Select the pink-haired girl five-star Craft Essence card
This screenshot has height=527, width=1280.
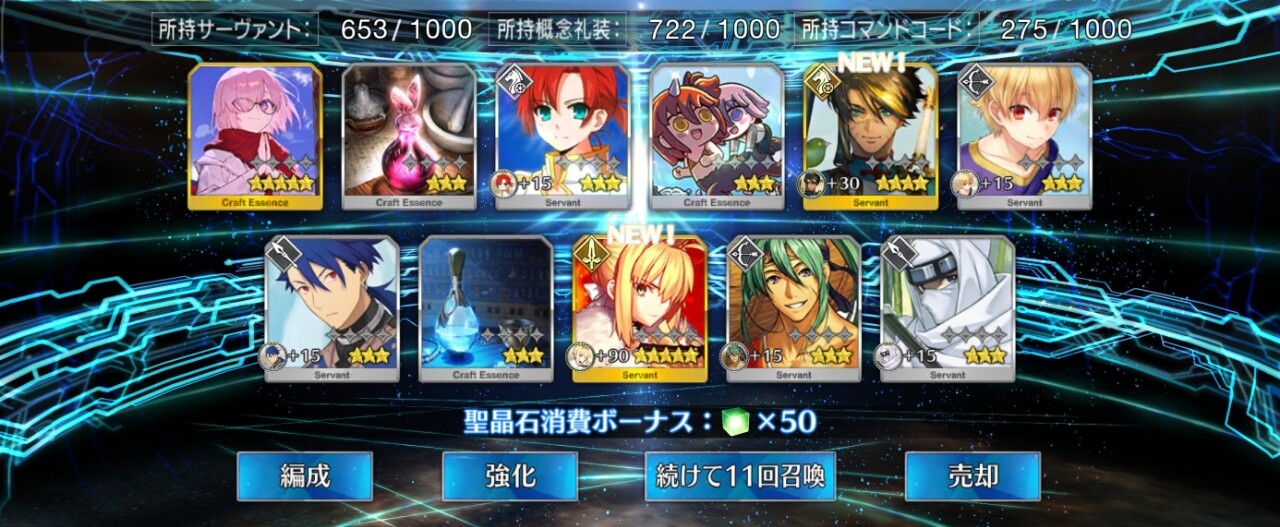(255, 136)
